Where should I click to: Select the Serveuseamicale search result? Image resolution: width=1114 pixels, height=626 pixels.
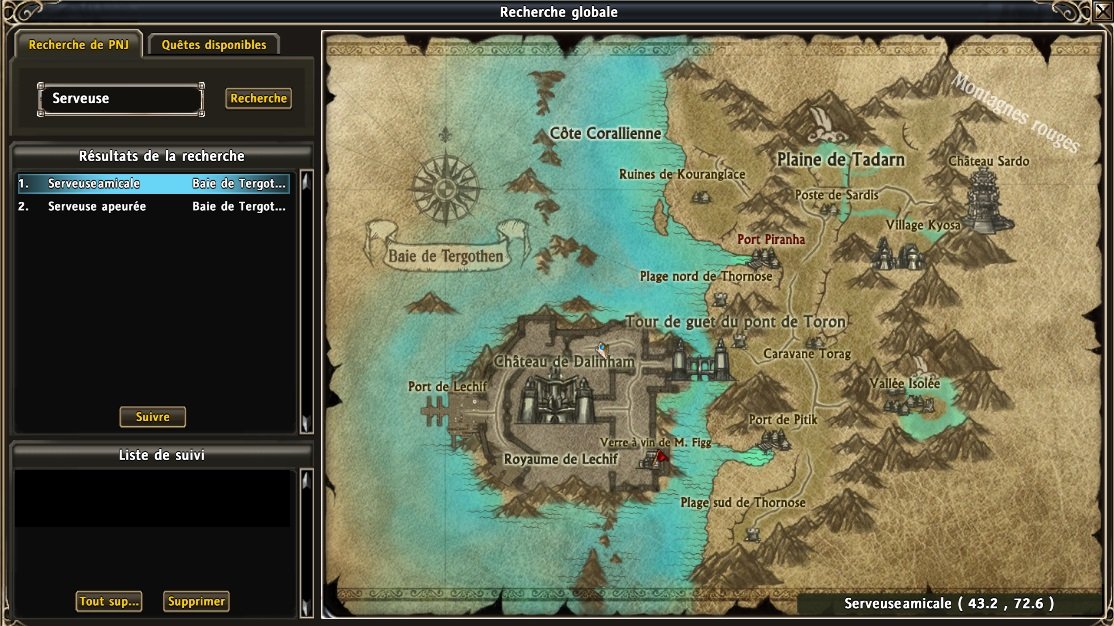(153, 184)
